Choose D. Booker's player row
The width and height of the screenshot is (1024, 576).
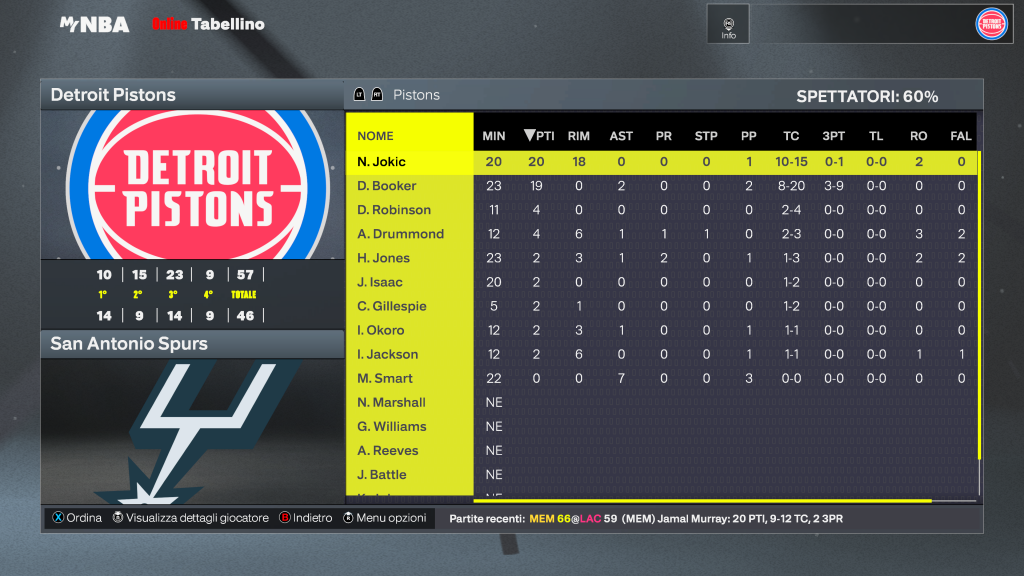386,186
